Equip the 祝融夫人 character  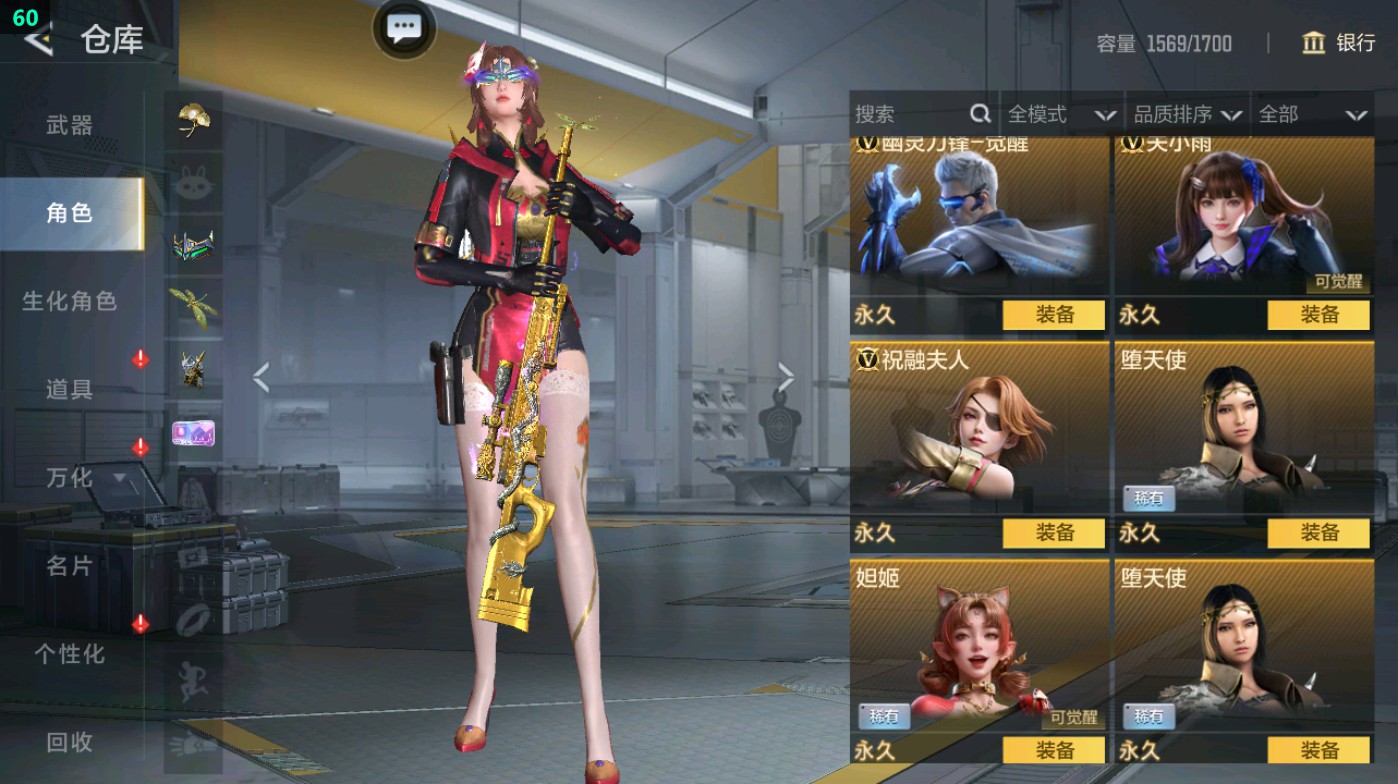(x=1054, y=533)
